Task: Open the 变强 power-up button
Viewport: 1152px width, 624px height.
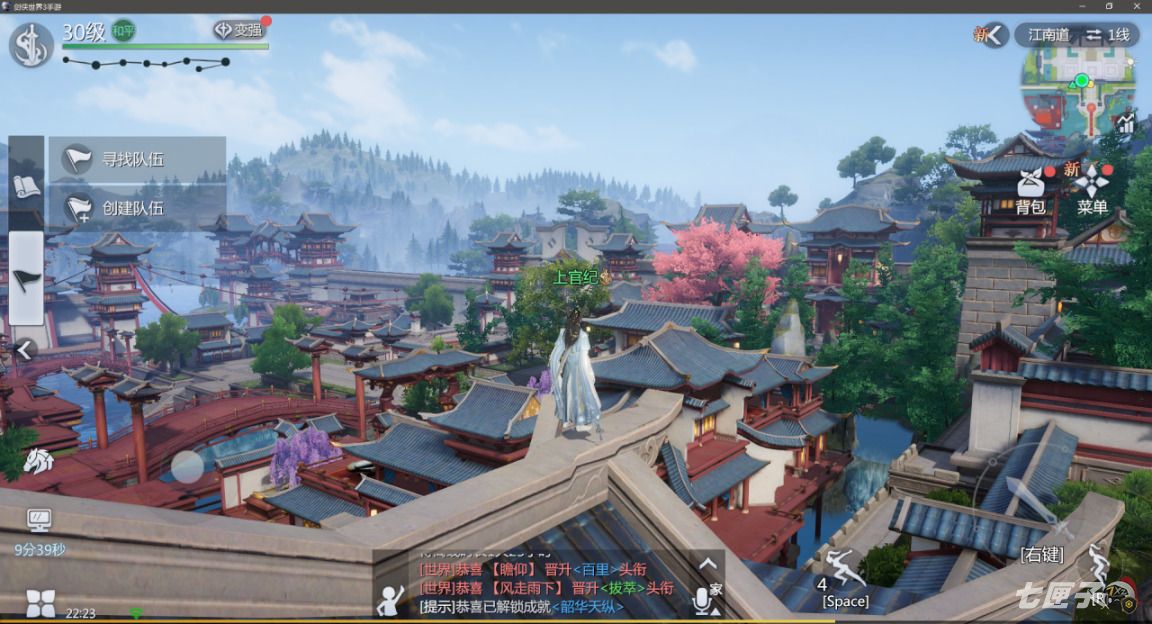Action: point(238,30)
